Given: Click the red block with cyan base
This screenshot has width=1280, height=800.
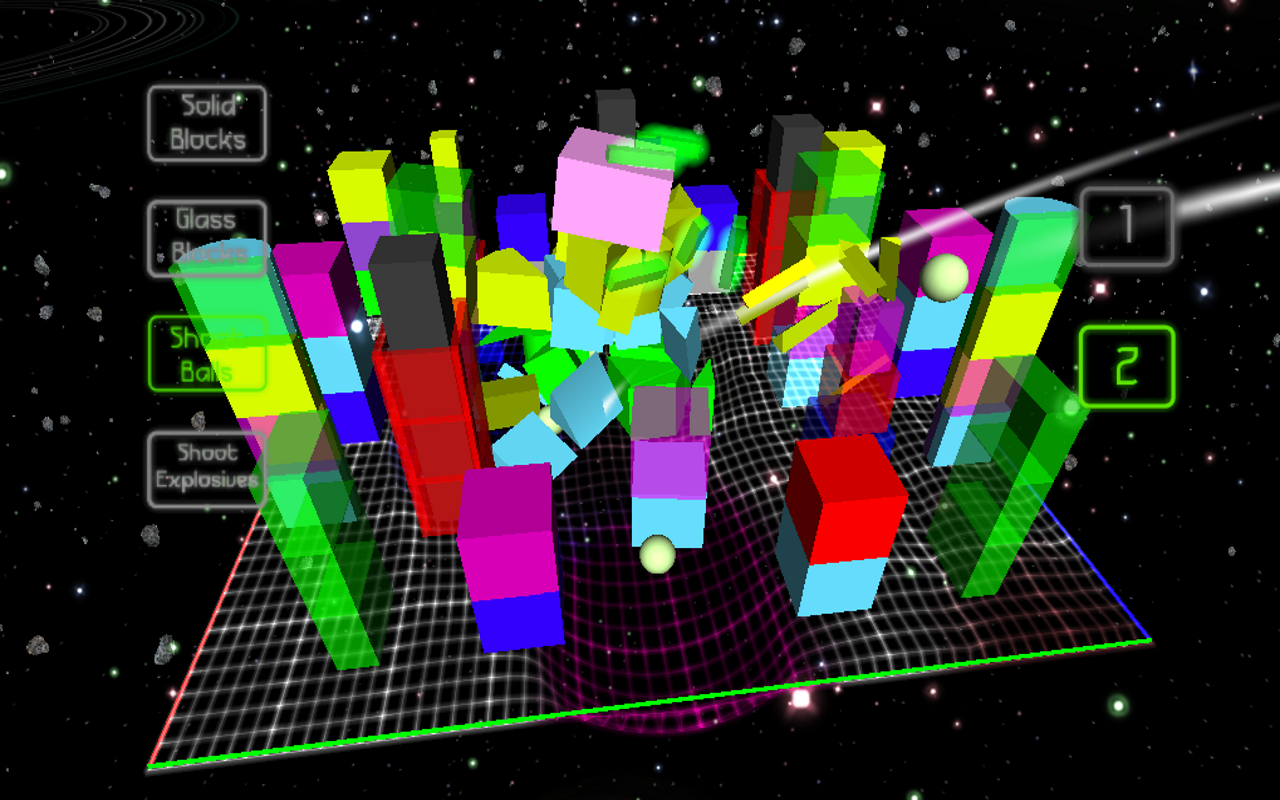Looking at the screenshot, I should pyautogui.click(x=848, y=500).
